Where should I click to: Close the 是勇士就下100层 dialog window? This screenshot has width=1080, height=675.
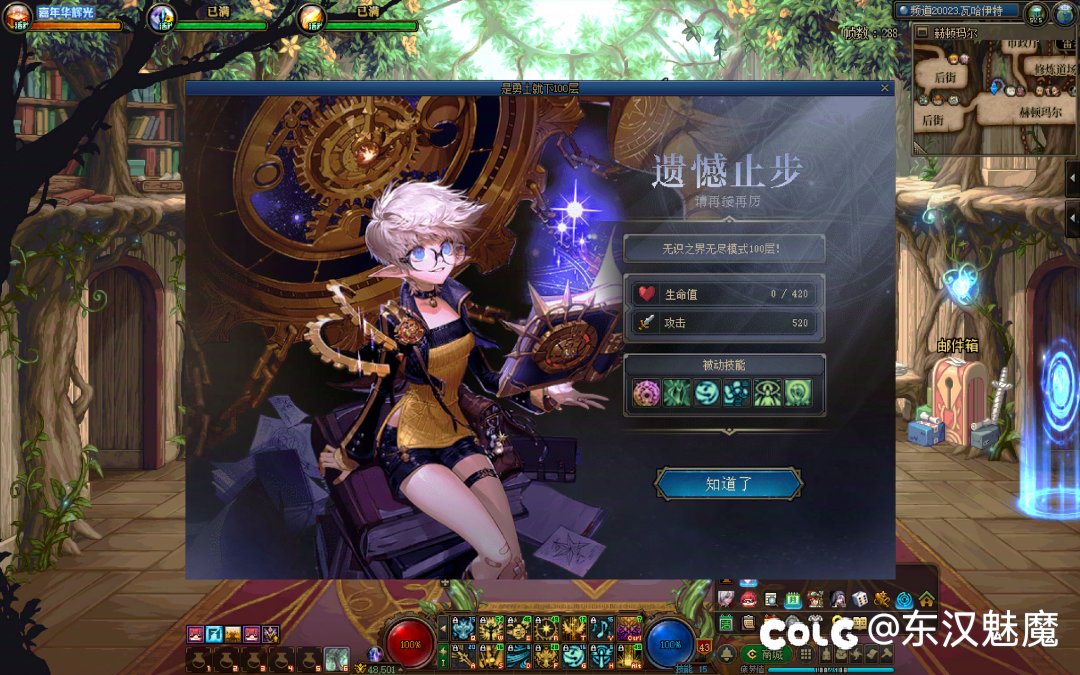[x=884, y=88]
